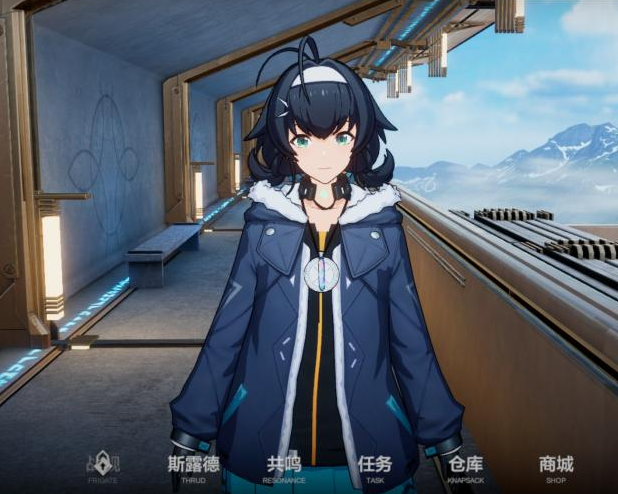
Task: Enter the 商城 Shop
Action: tap(556, 467)
